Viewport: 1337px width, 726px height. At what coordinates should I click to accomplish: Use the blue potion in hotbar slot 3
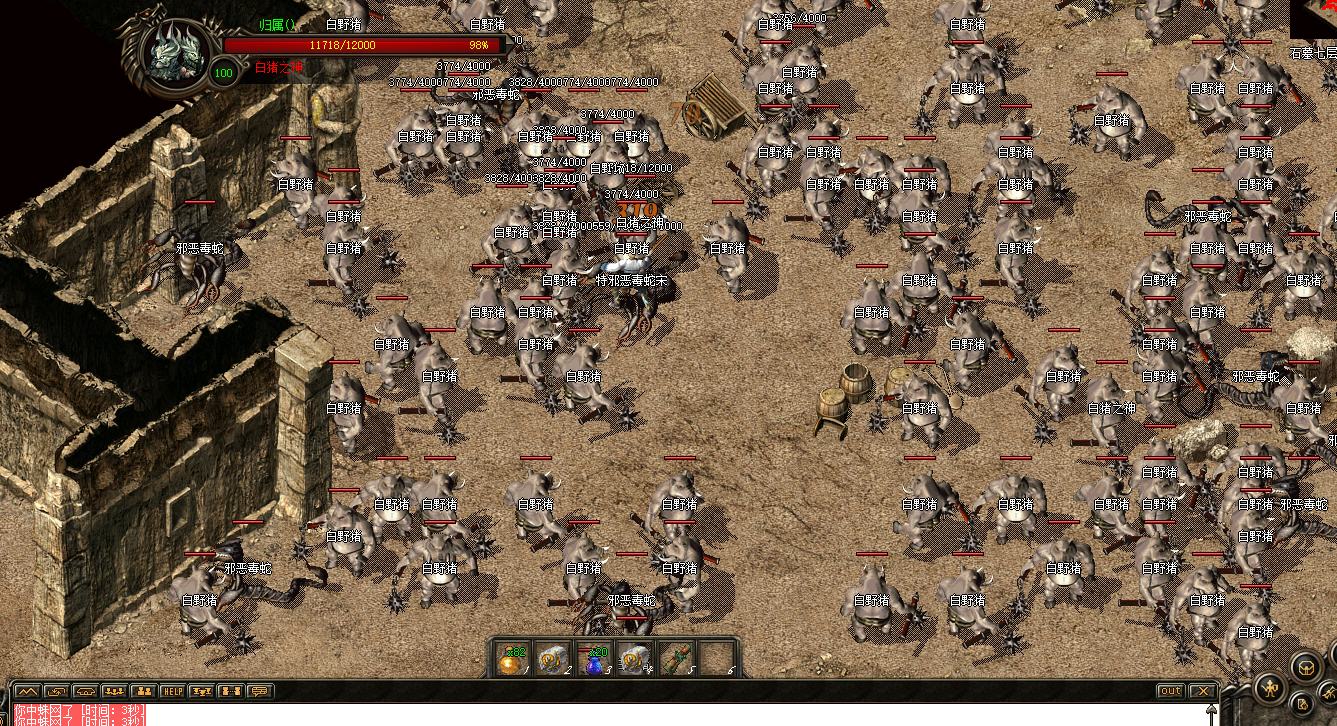(x=596, y=659)
